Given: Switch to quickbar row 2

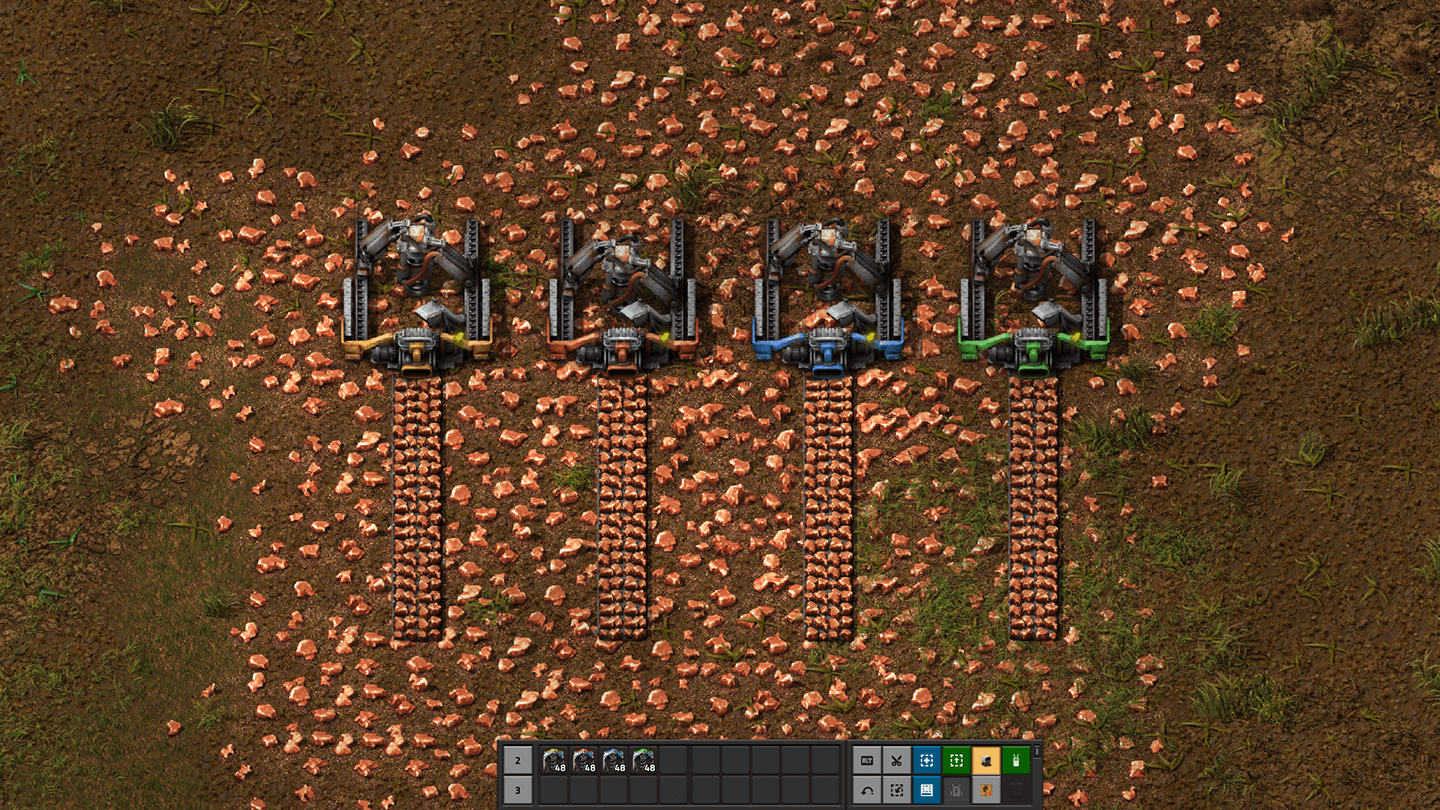Looking at the screenshot, I should point(518,761).
